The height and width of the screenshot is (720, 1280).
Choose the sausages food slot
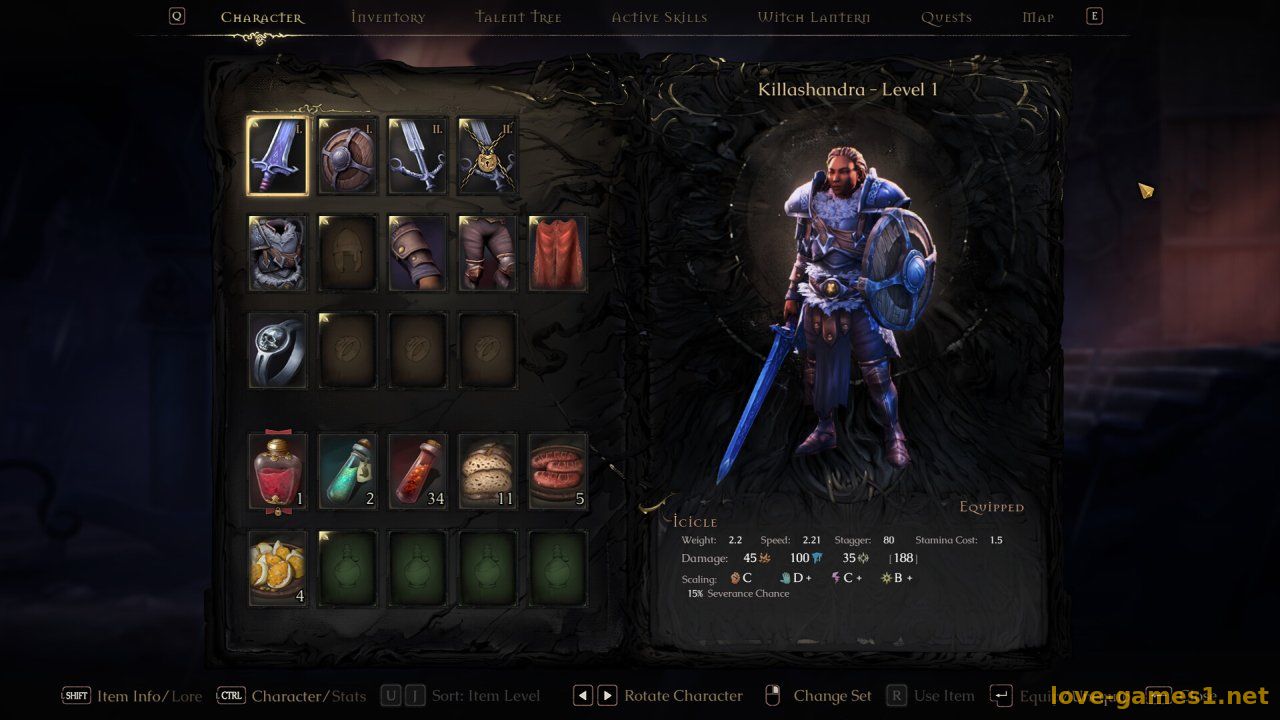(x=558, y=471)
